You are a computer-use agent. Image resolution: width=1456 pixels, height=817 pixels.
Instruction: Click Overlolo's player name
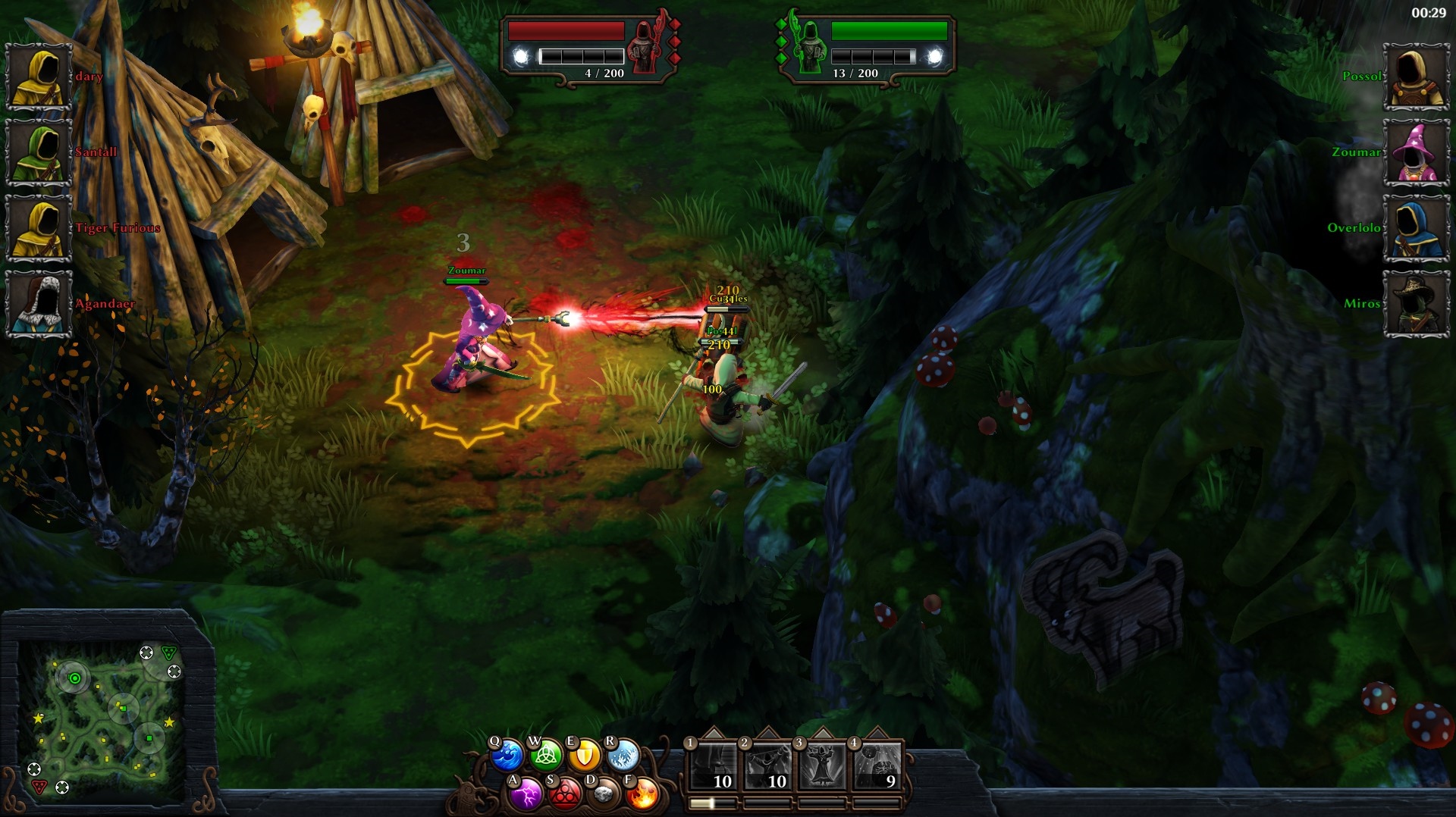pyautogui.click(x=1353, y=227)
